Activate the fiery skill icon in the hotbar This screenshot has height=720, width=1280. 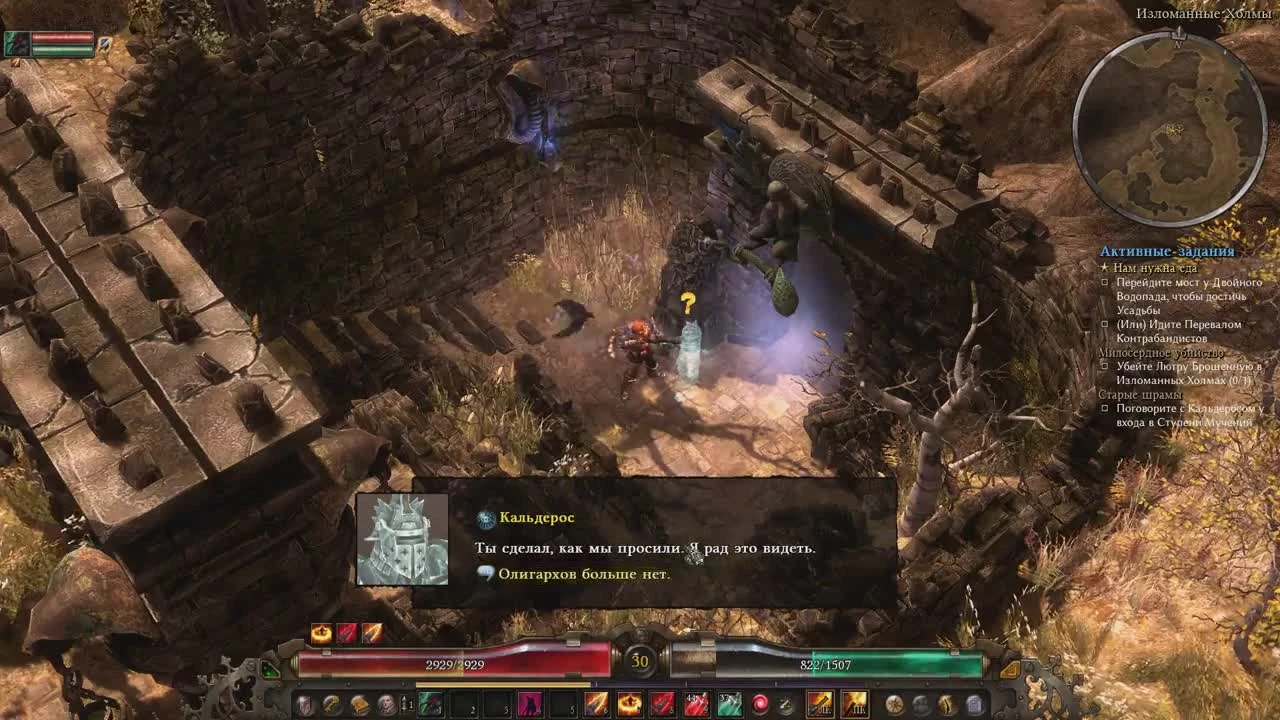pyautogui.click(x=628, y=703)
